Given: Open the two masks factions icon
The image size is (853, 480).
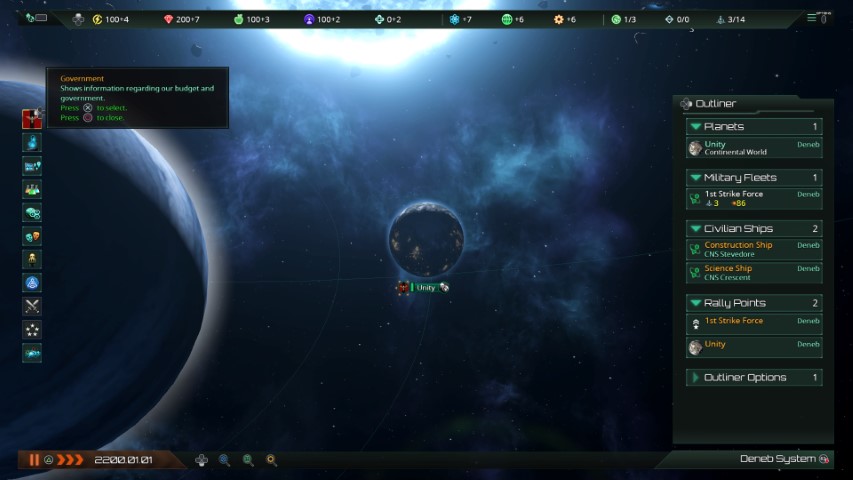Looking at the screenshot, I should coord(32,236).
